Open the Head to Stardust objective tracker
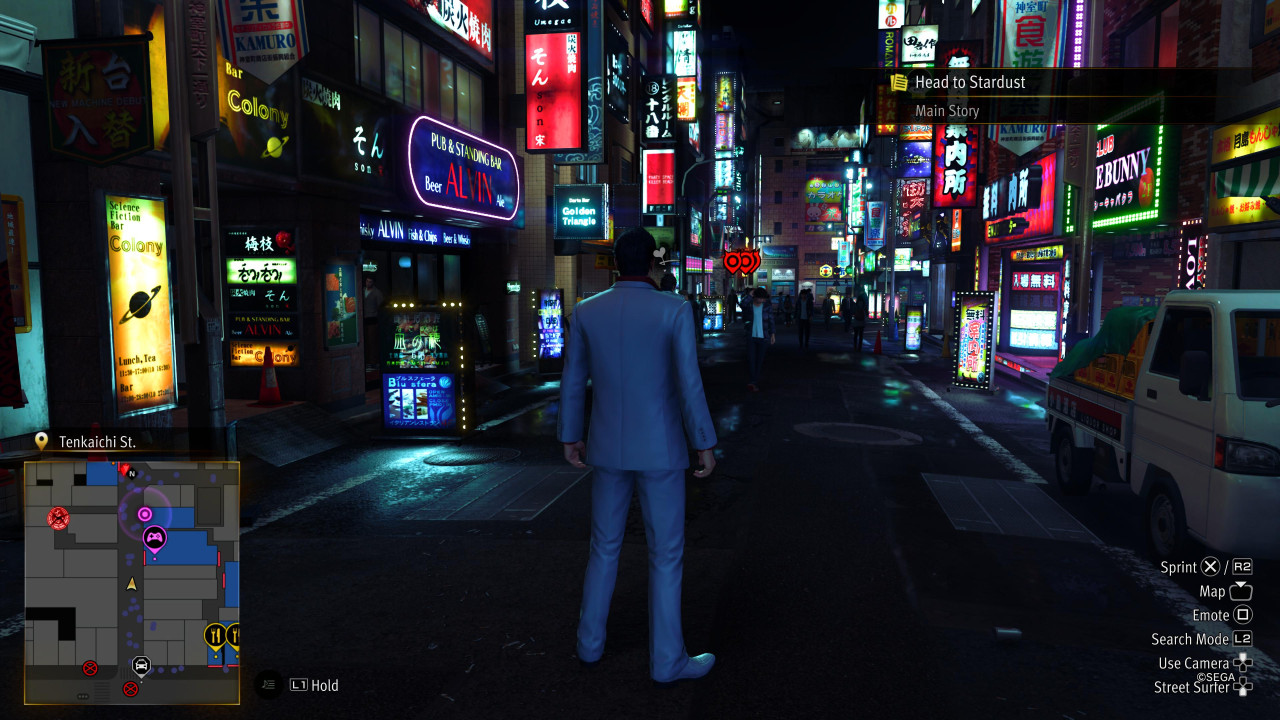The image size is (1280, 720). click(x=970, y=83)
